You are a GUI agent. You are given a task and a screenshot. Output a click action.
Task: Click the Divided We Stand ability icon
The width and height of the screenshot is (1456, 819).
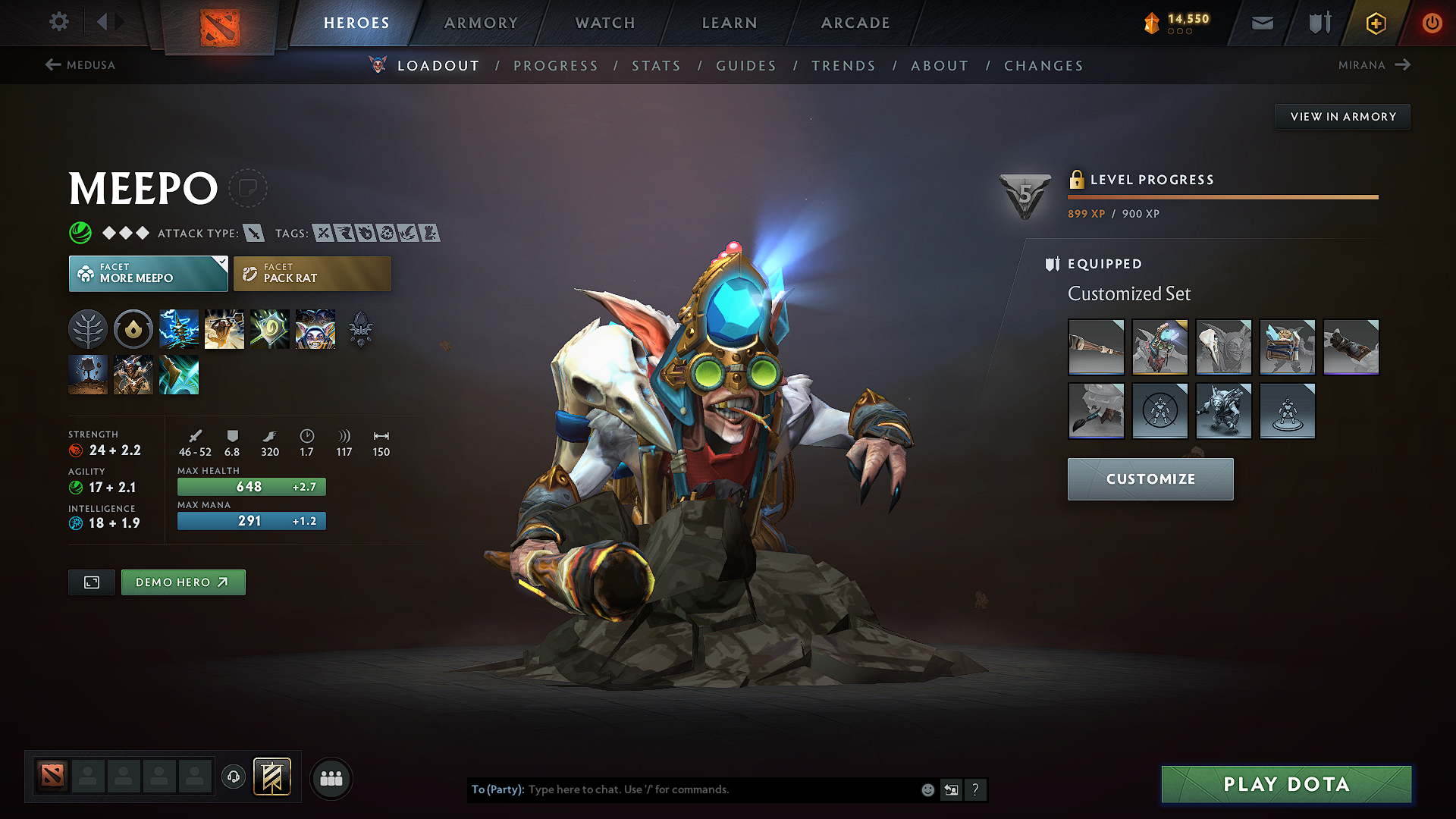(315, 328)
